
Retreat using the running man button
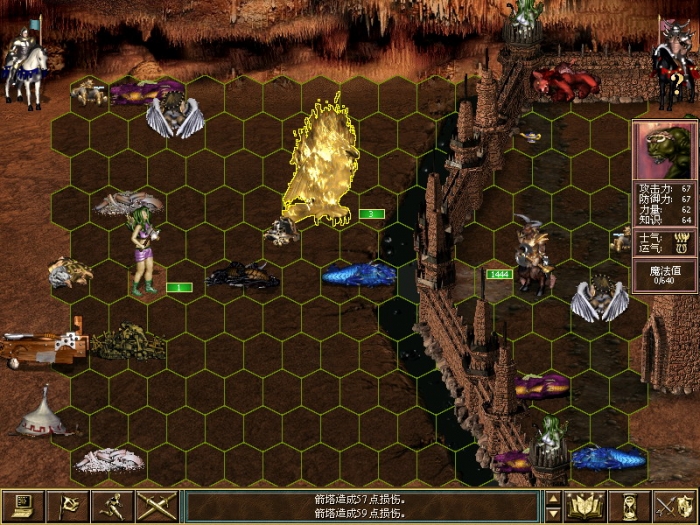click(113, 506)
